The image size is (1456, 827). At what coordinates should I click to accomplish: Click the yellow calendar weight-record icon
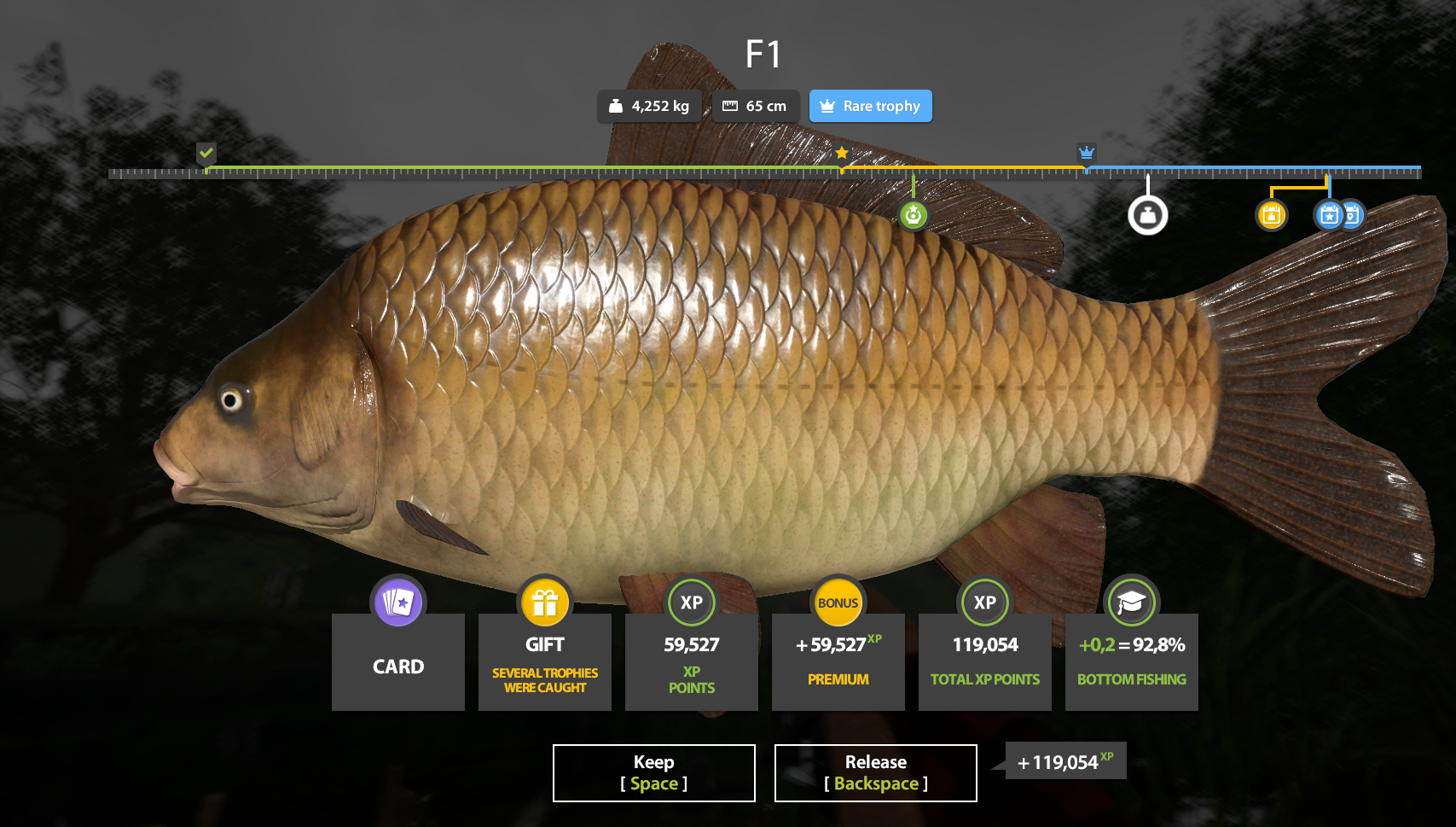click(x=1271, y=215)
